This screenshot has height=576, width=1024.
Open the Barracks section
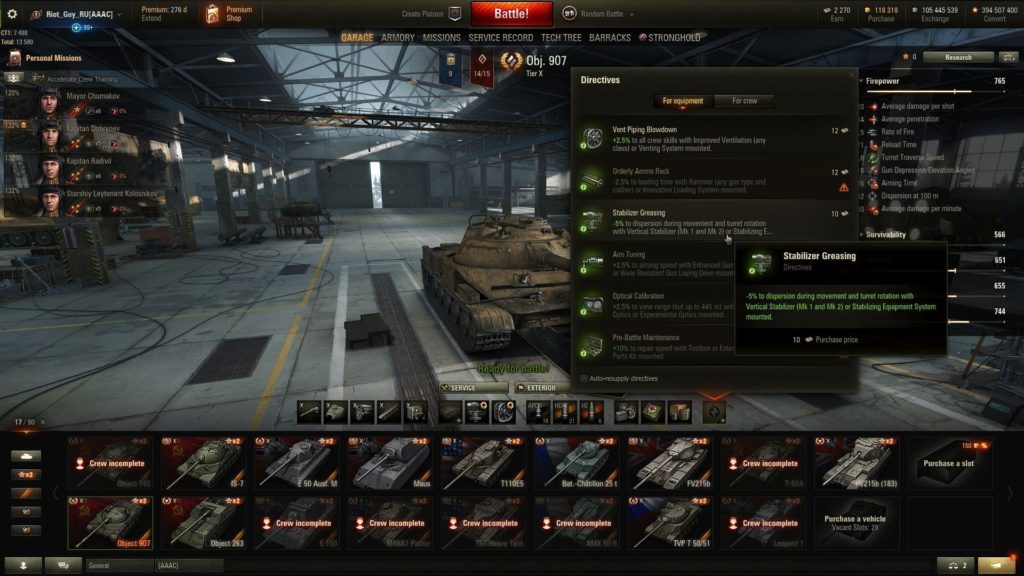[x=610, y=38]
